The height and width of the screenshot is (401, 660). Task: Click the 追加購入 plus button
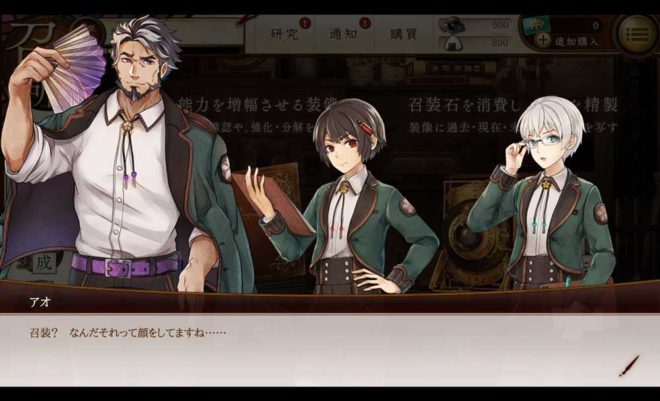pos(543,41)
